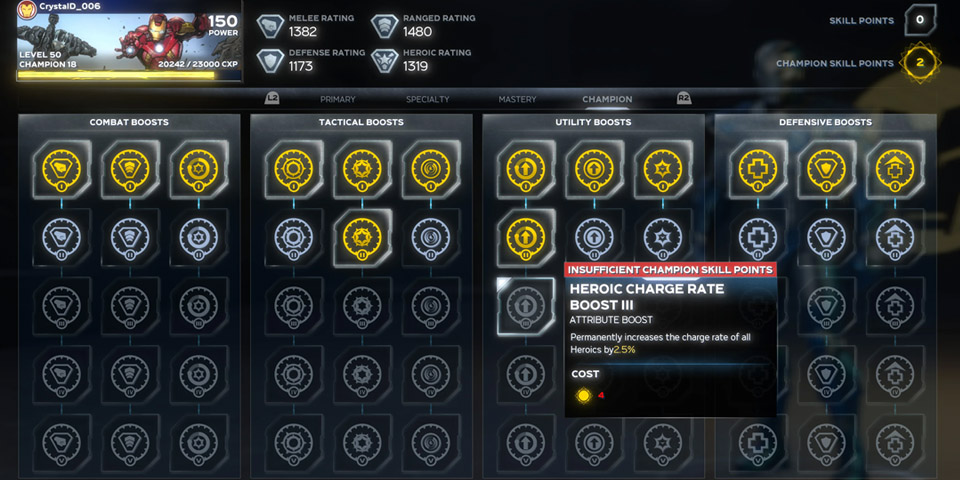Viewport: 960px width, 480px height.
Task: Select the Heroic Charge Rate Boost III node
Action: tap(525, 305)
